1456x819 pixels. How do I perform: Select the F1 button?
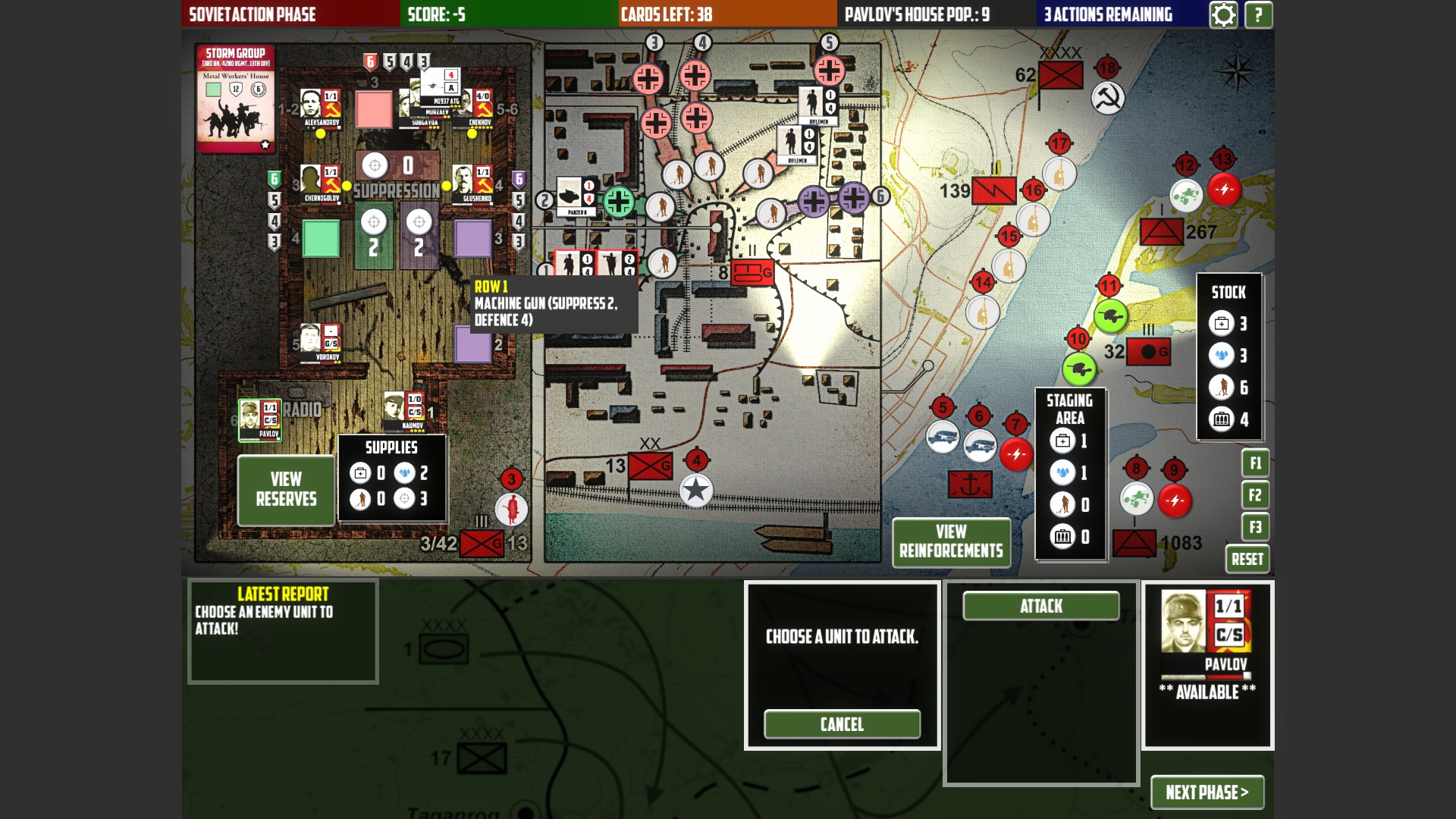[1255, 463]
